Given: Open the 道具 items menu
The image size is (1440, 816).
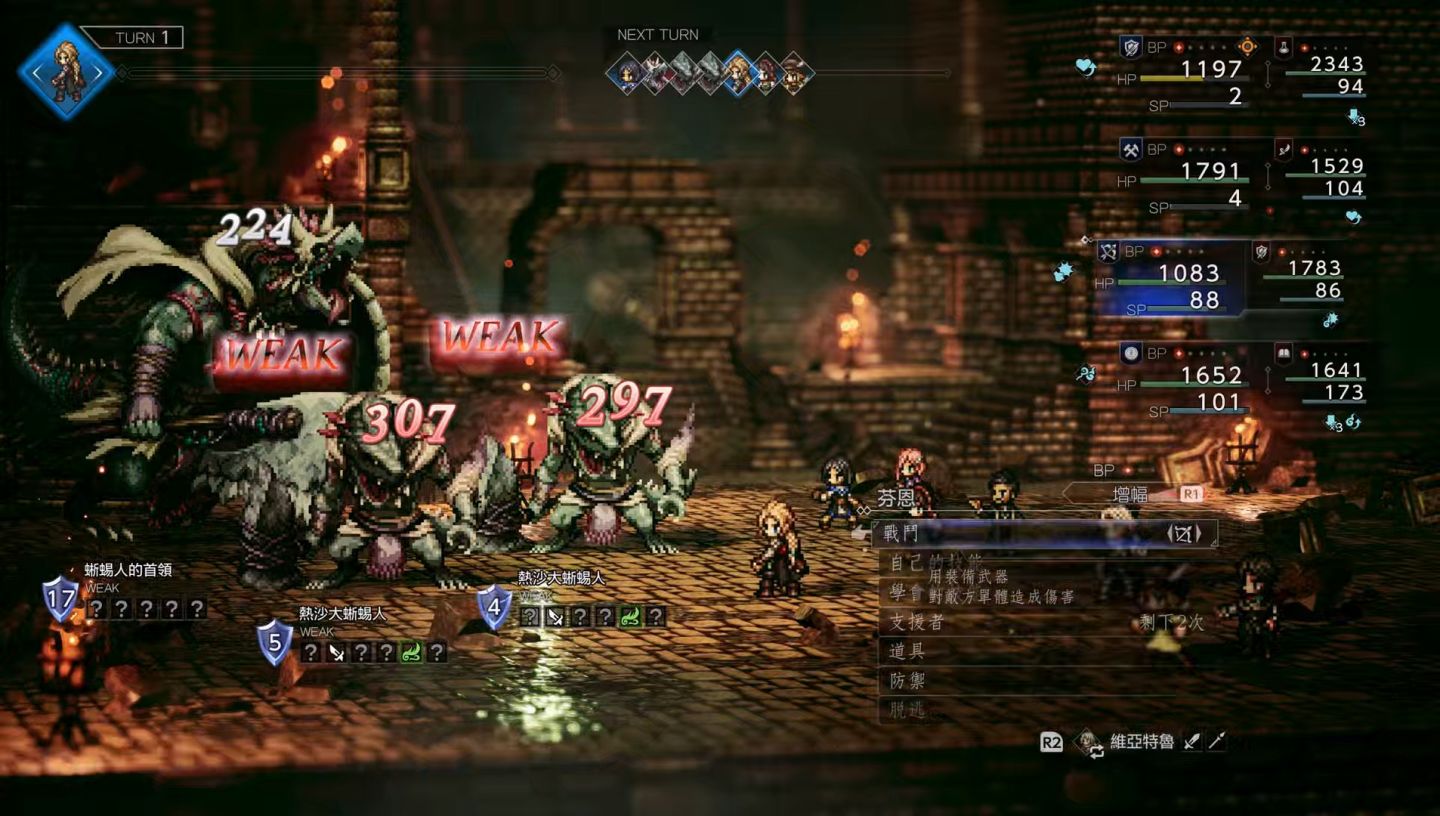Looking at the screenshot, I should tap(907, 651).
